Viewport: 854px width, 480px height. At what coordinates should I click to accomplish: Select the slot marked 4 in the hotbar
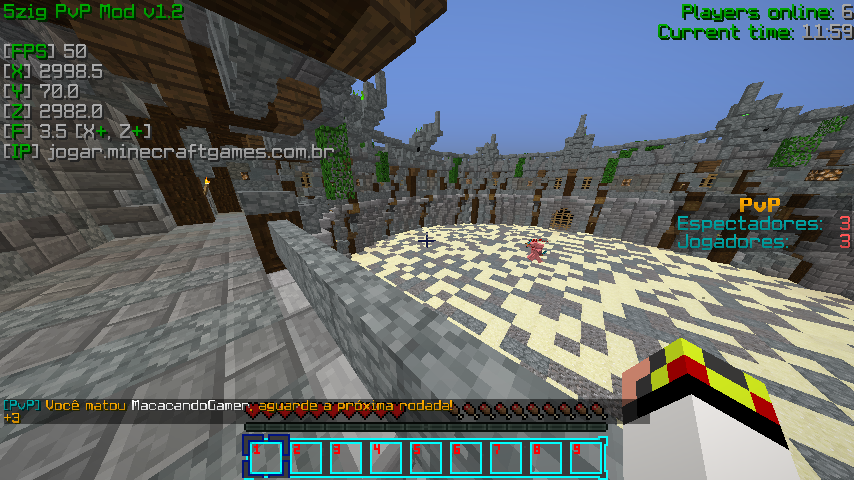pyautogui.click(x=386, y=457)
